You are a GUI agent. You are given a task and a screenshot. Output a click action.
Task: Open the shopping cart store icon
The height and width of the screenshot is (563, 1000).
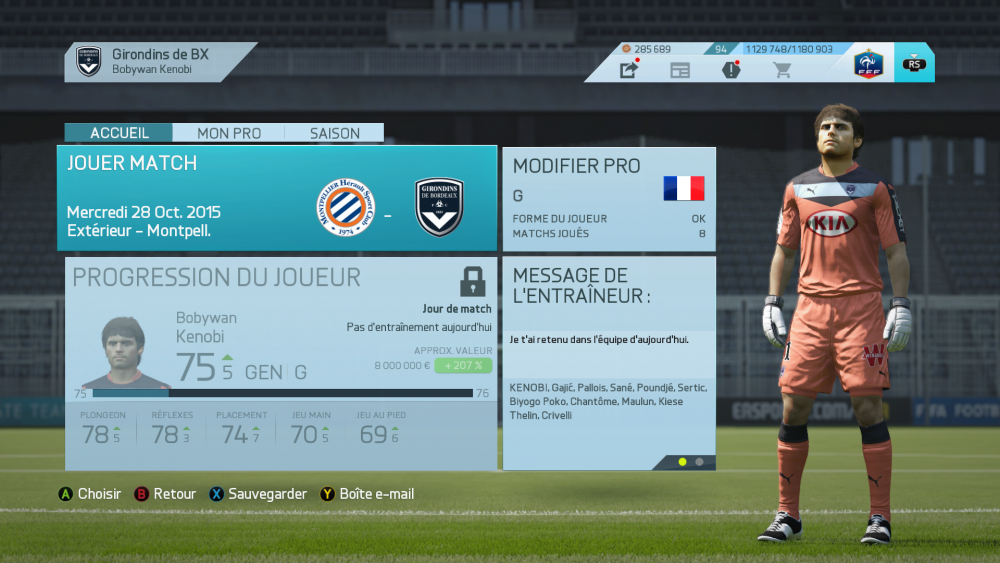click(782, 70)
